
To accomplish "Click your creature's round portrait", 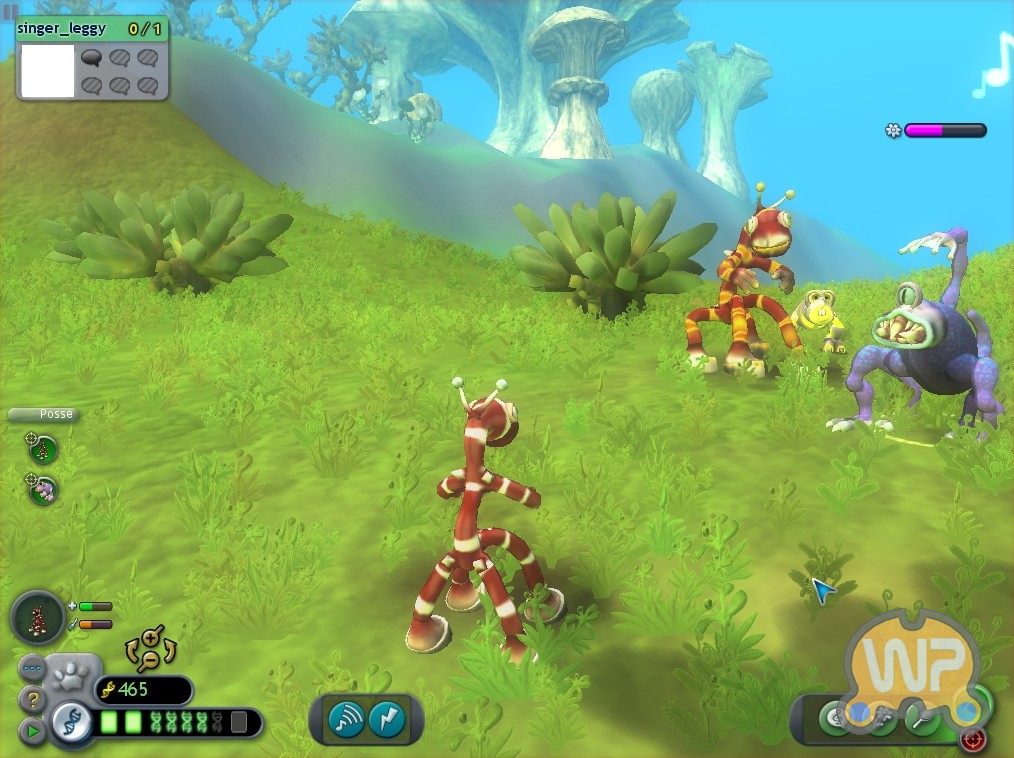I will click(x=38, y=617).
